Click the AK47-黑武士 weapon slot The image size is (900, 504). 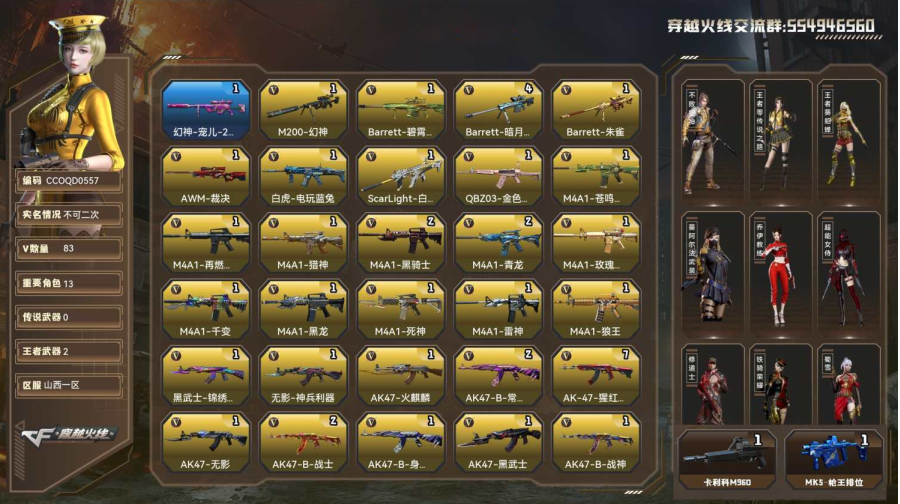tap(499, 442)
